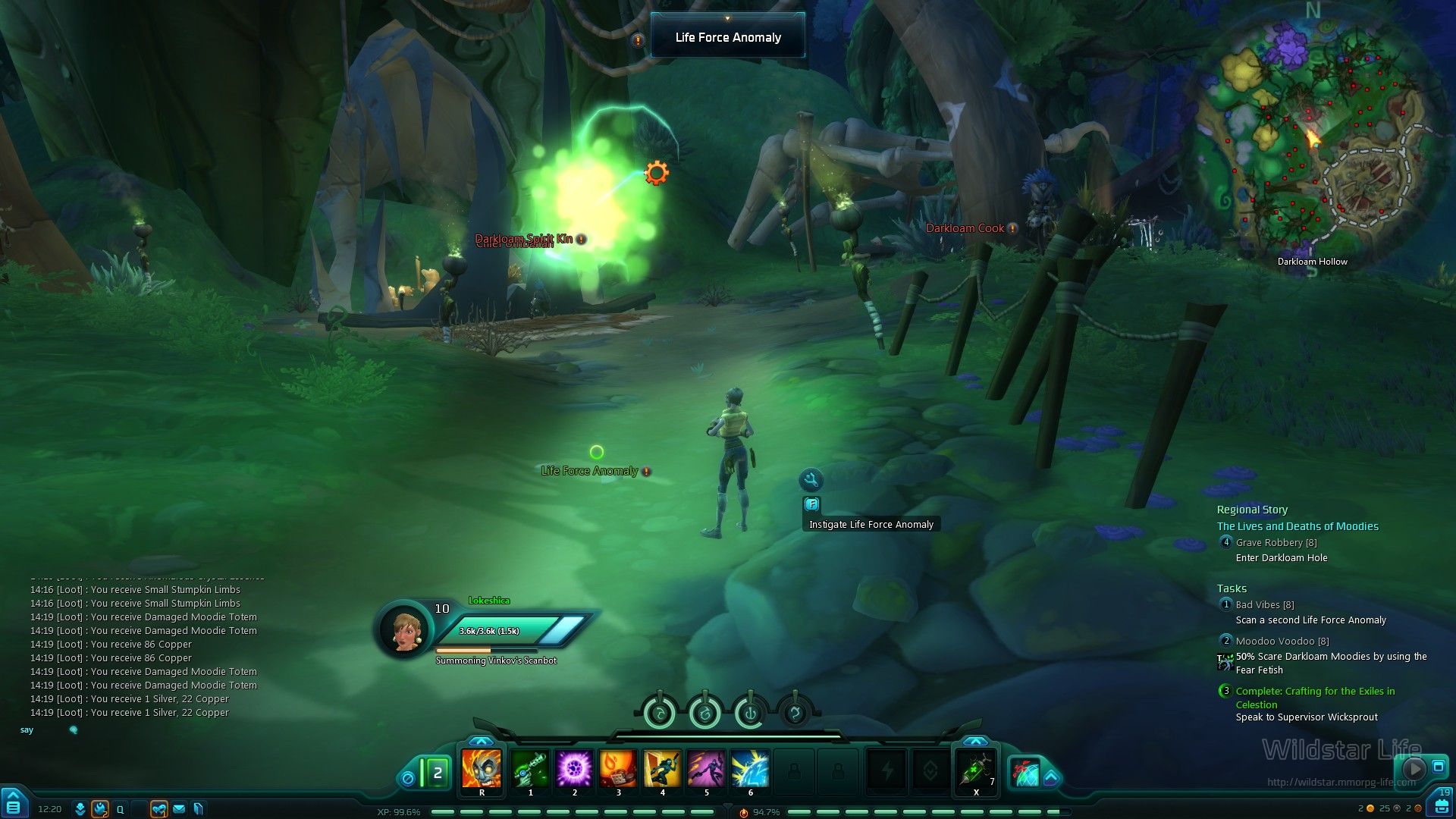
Task: Open the social hearts icon with notification
Action: tap(158, 809)
